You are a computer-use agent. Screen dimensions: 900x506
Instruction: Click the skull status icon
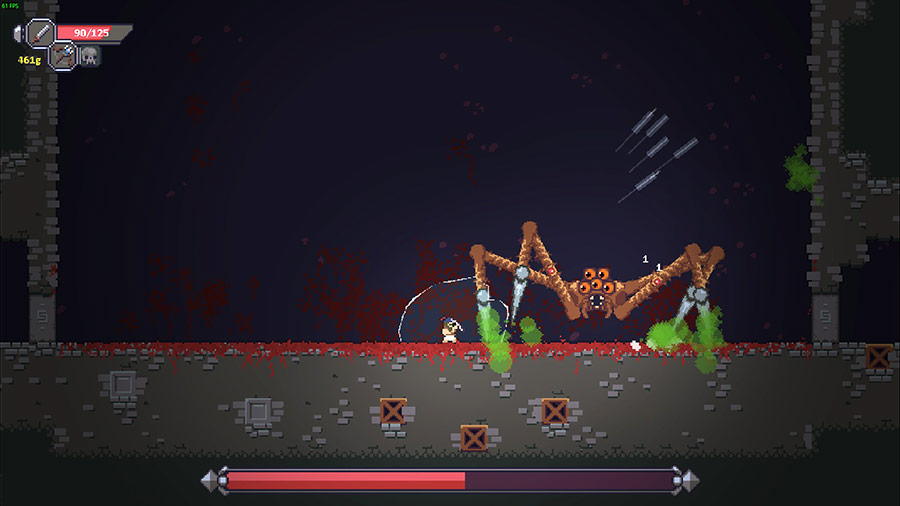pos(89,56)
